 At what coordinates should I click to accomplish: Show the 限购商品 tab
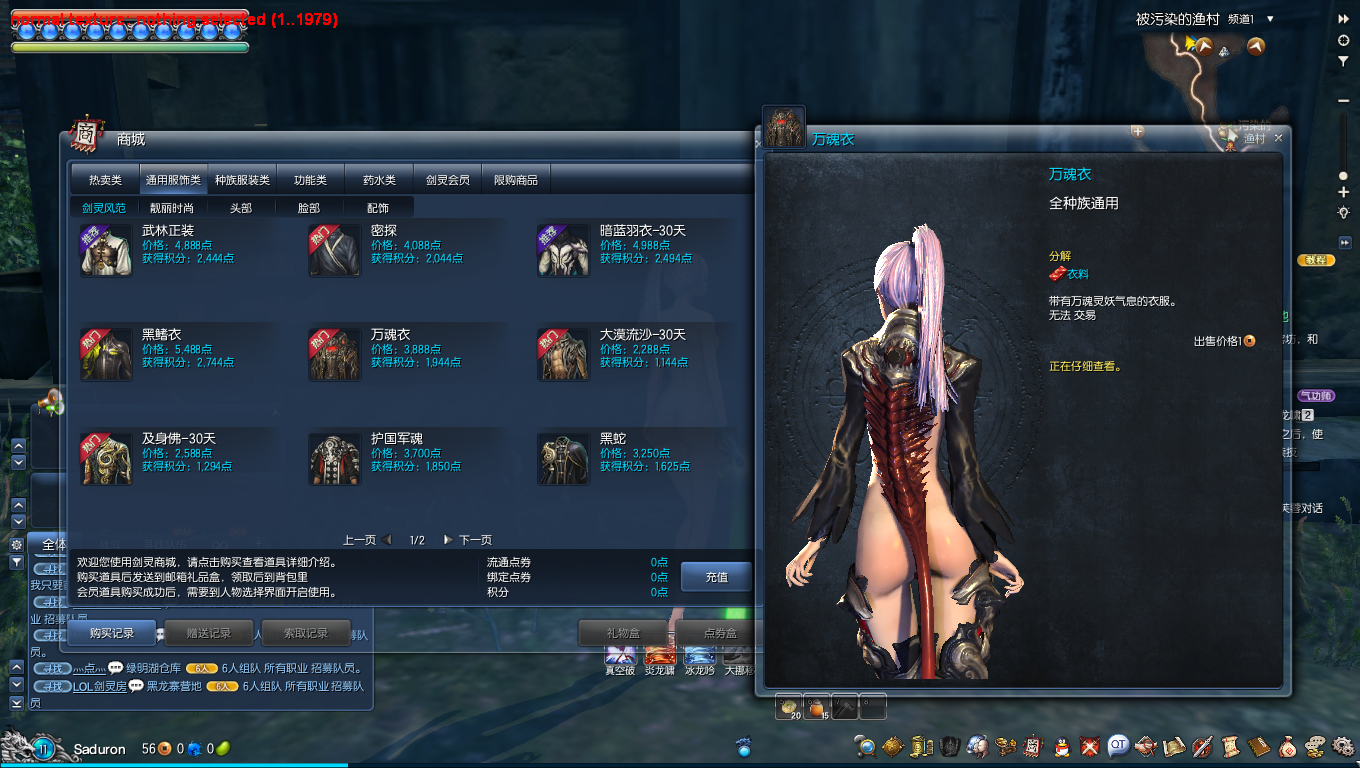516,180
